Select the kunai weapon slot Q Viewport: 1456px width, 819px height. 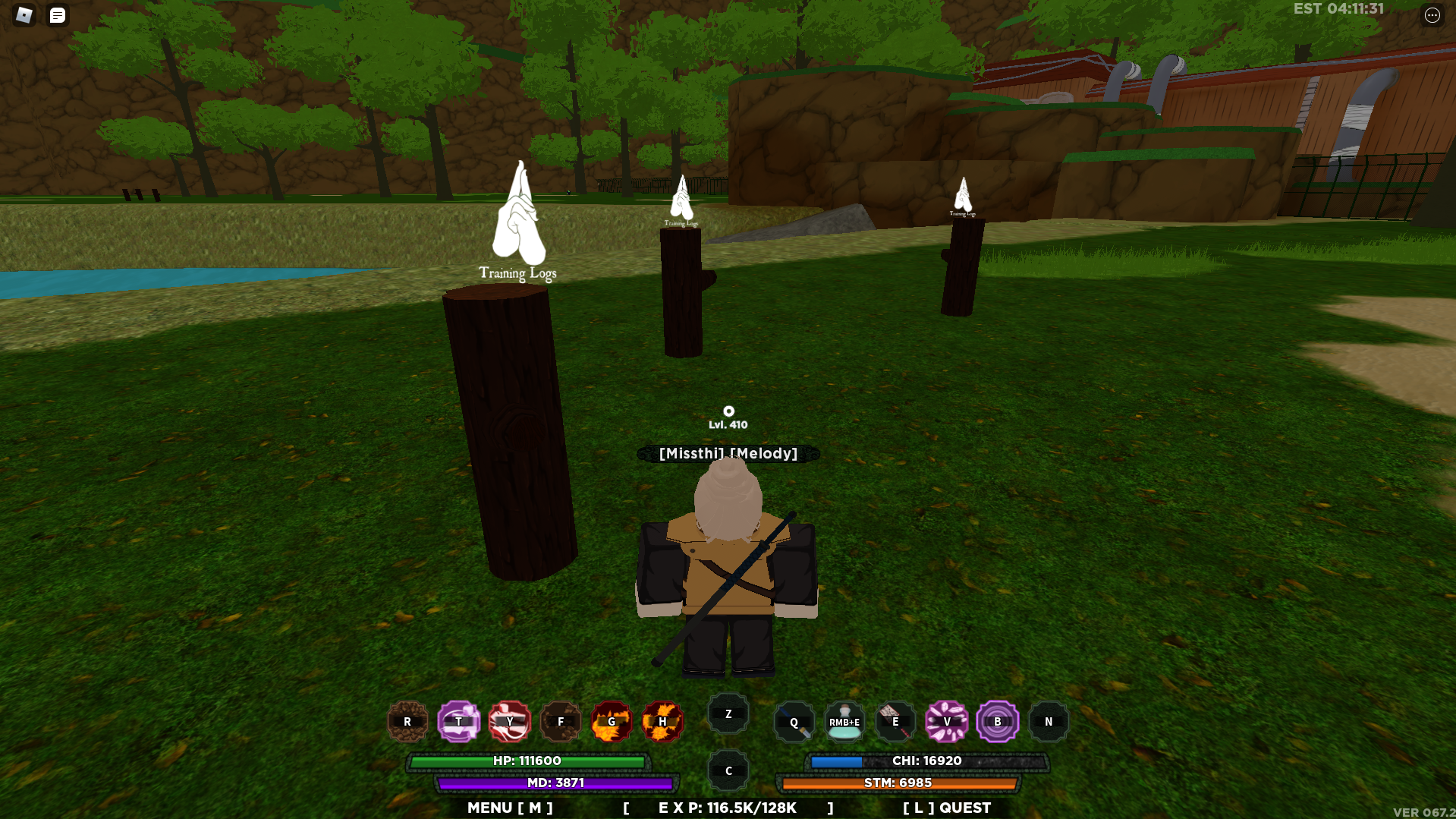click(x=794, y=721)
